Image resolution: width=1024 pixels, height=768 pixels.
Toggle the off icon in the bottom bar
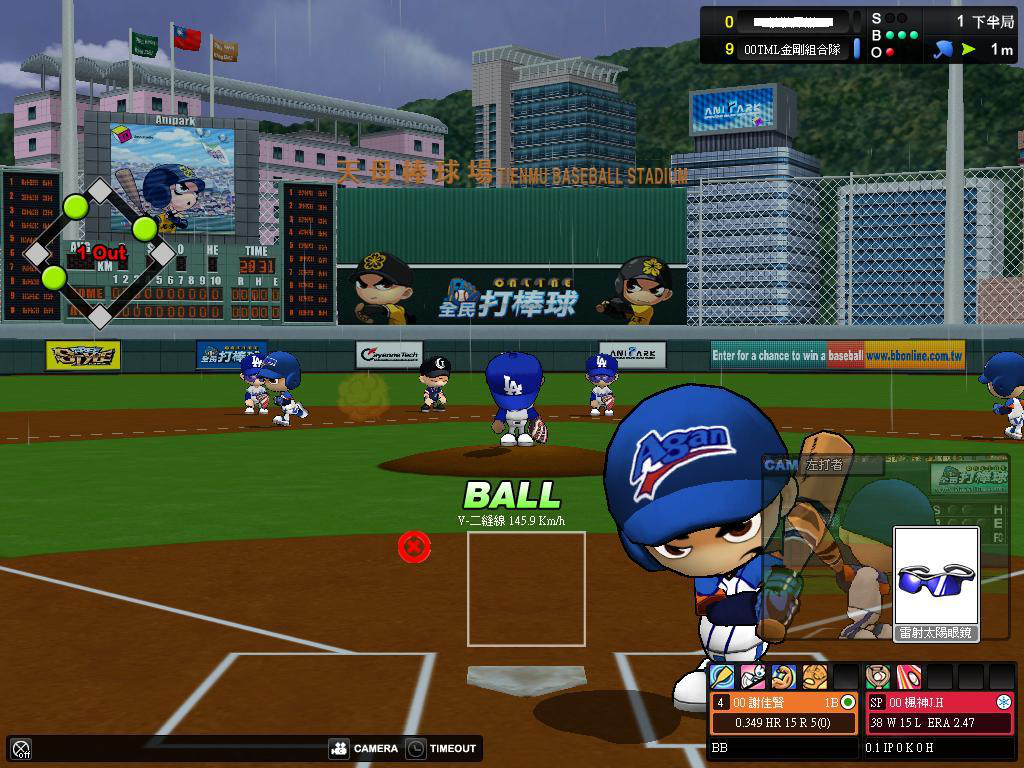coord(21,748)
